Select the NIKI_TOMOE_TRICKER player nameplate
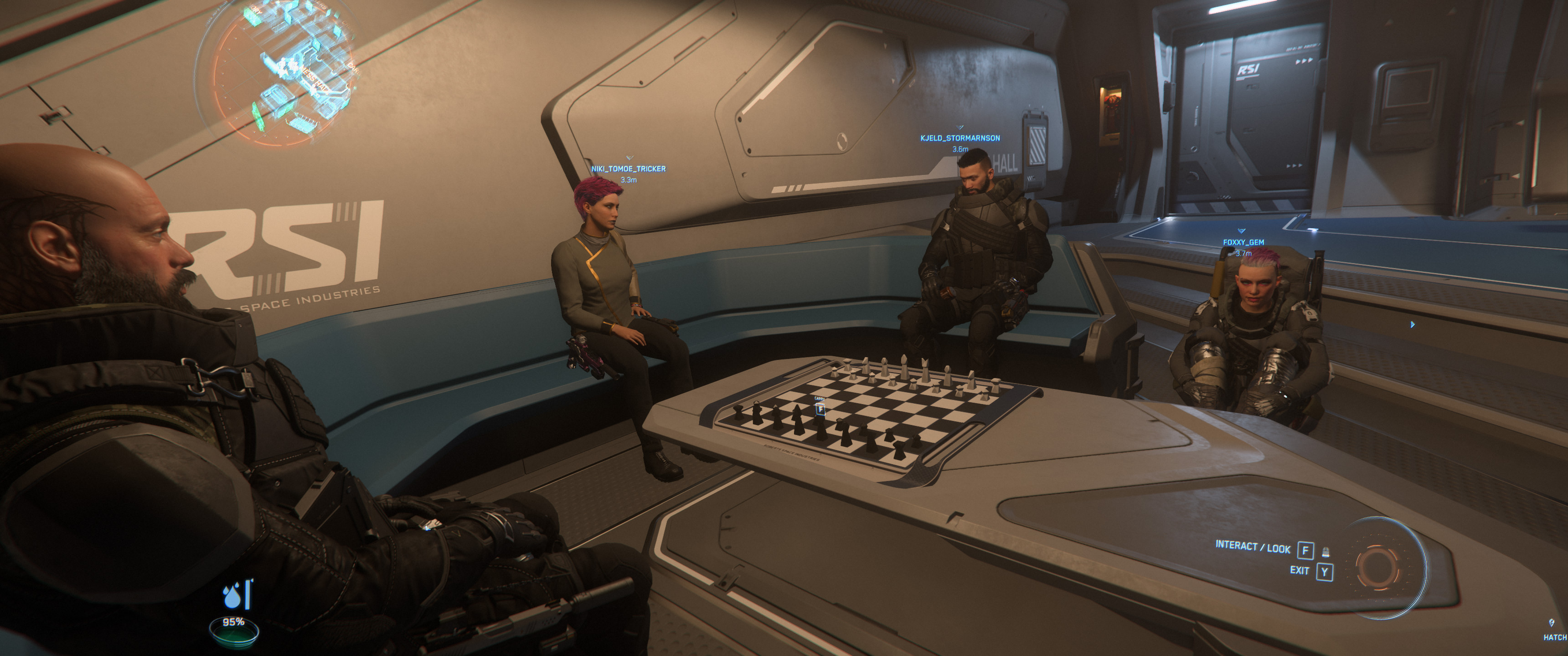The width and height of the screenshot is (1568, 656). (x=628, y=169)
